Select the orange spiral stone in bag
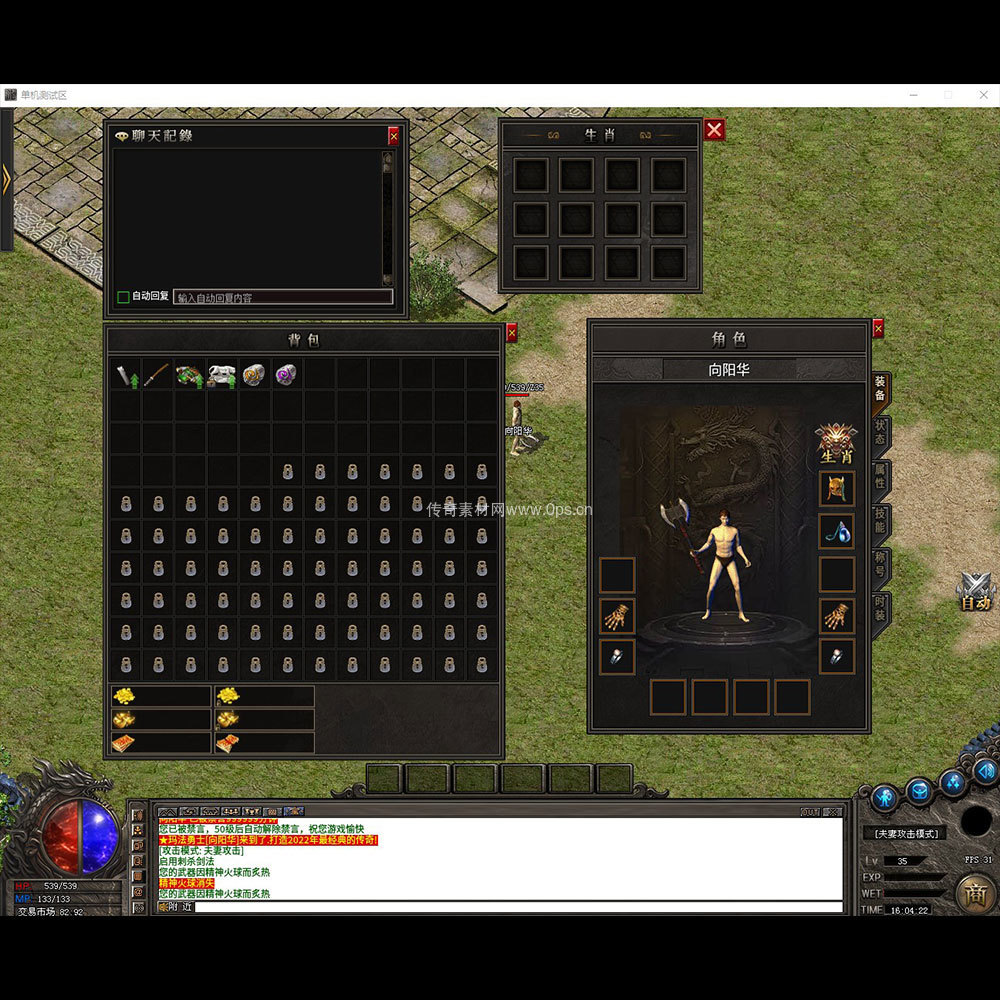 click(x=254, y=375)
